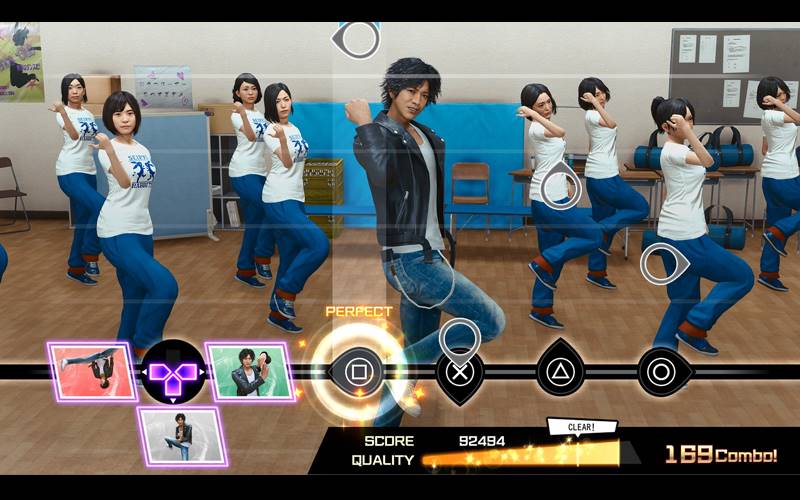Select the handstand pose thumbnail with pink background

pyautogui.click(x=92, y=371)
